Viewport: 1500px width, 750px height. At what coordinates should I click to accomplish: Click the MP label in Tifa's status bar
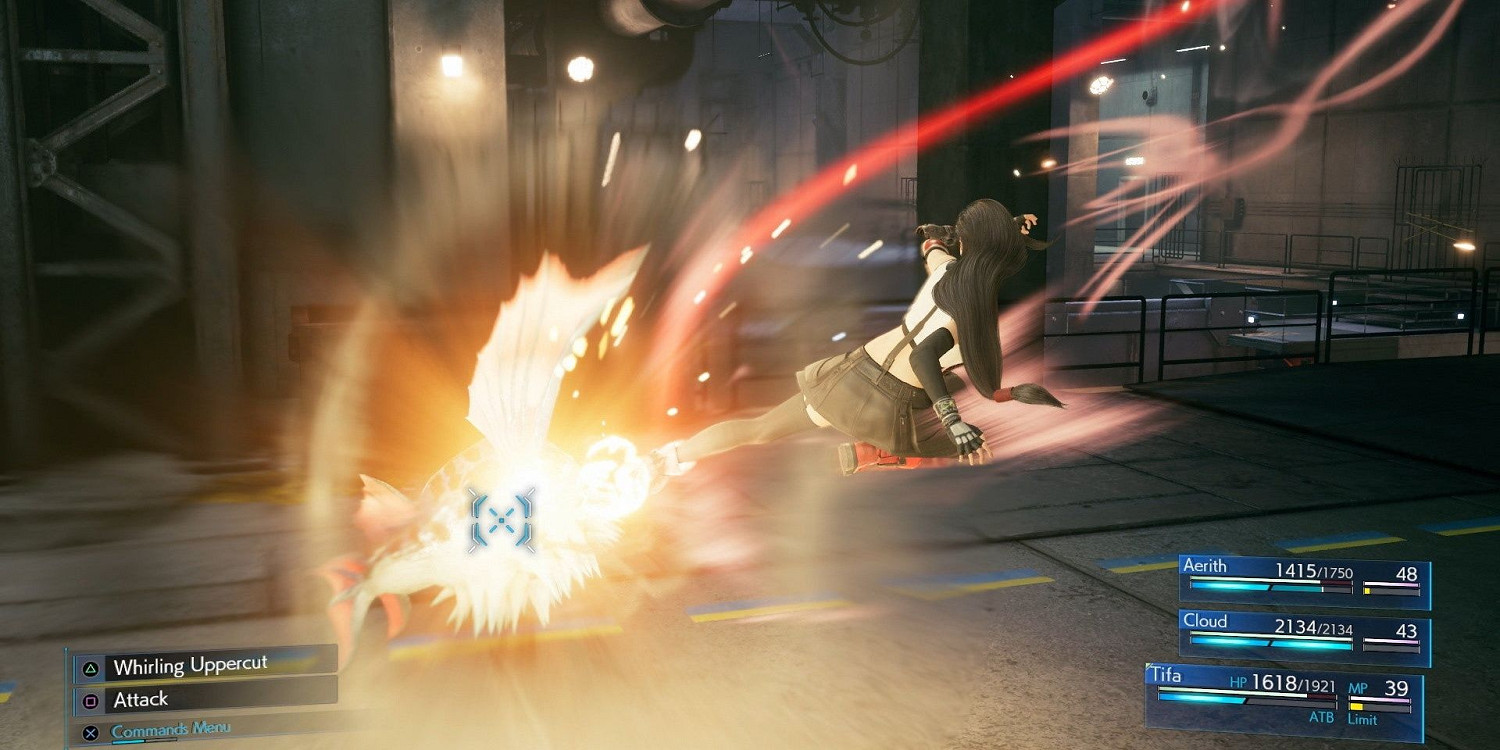click(x=1359, y=687)
